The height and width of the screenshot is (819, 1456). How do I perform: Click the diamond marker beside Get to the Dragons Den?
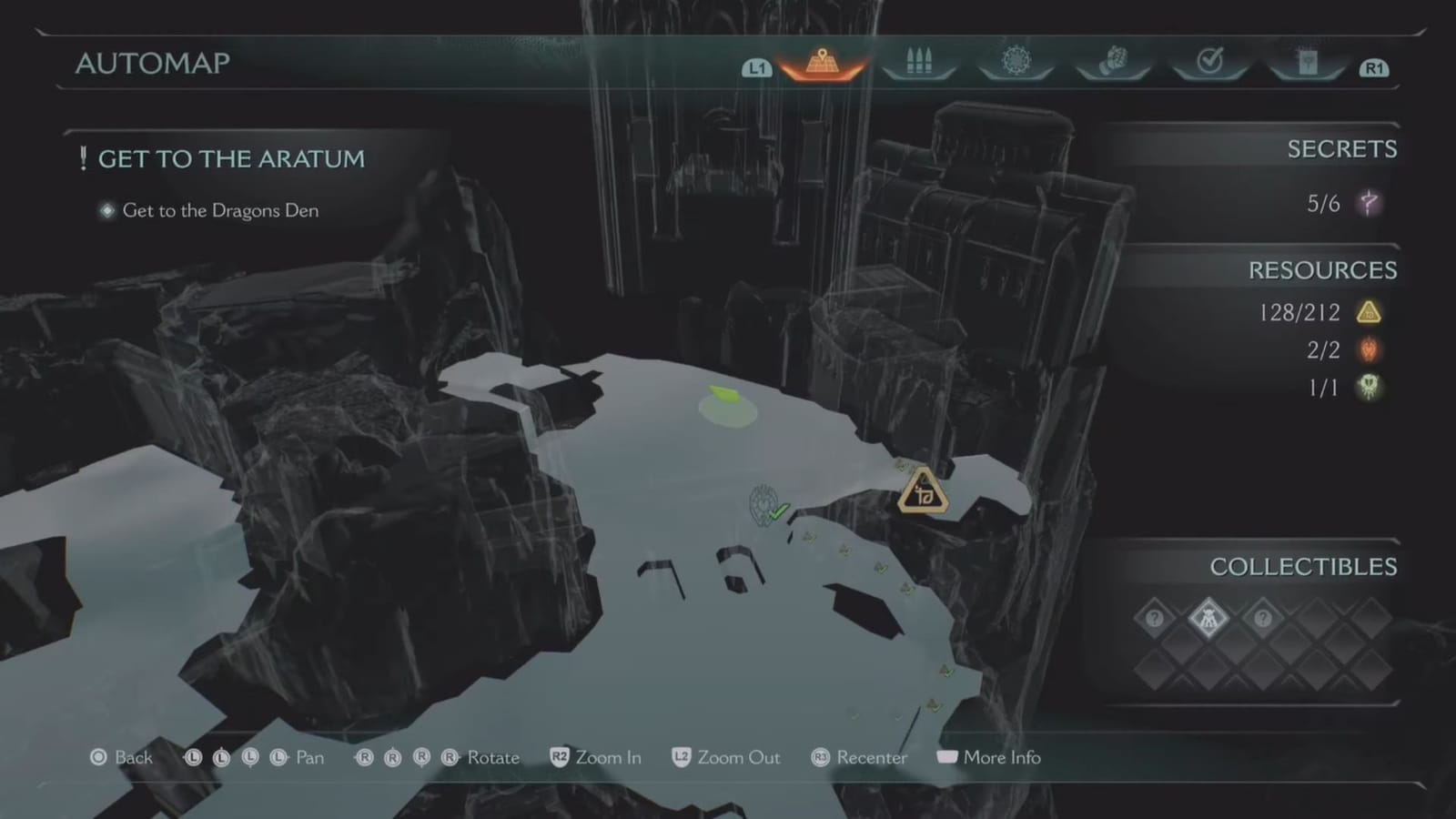[x=106, y=210]
